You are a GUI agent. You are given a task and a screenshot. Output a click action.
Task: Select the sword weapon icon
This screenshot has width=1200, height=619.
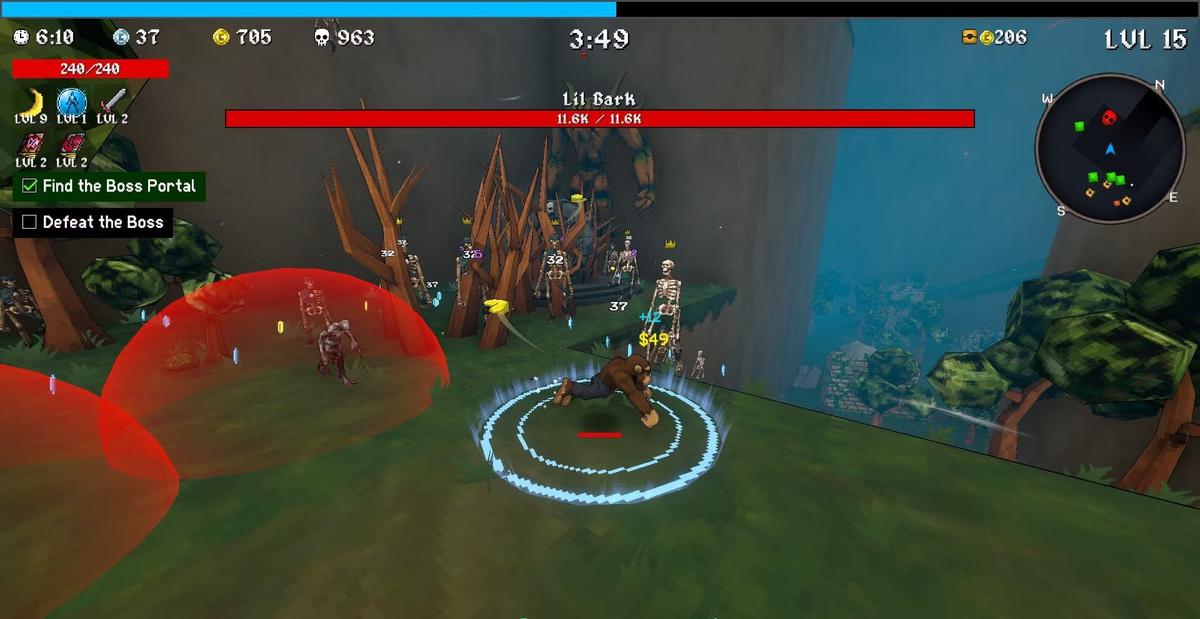click(112, 100)
